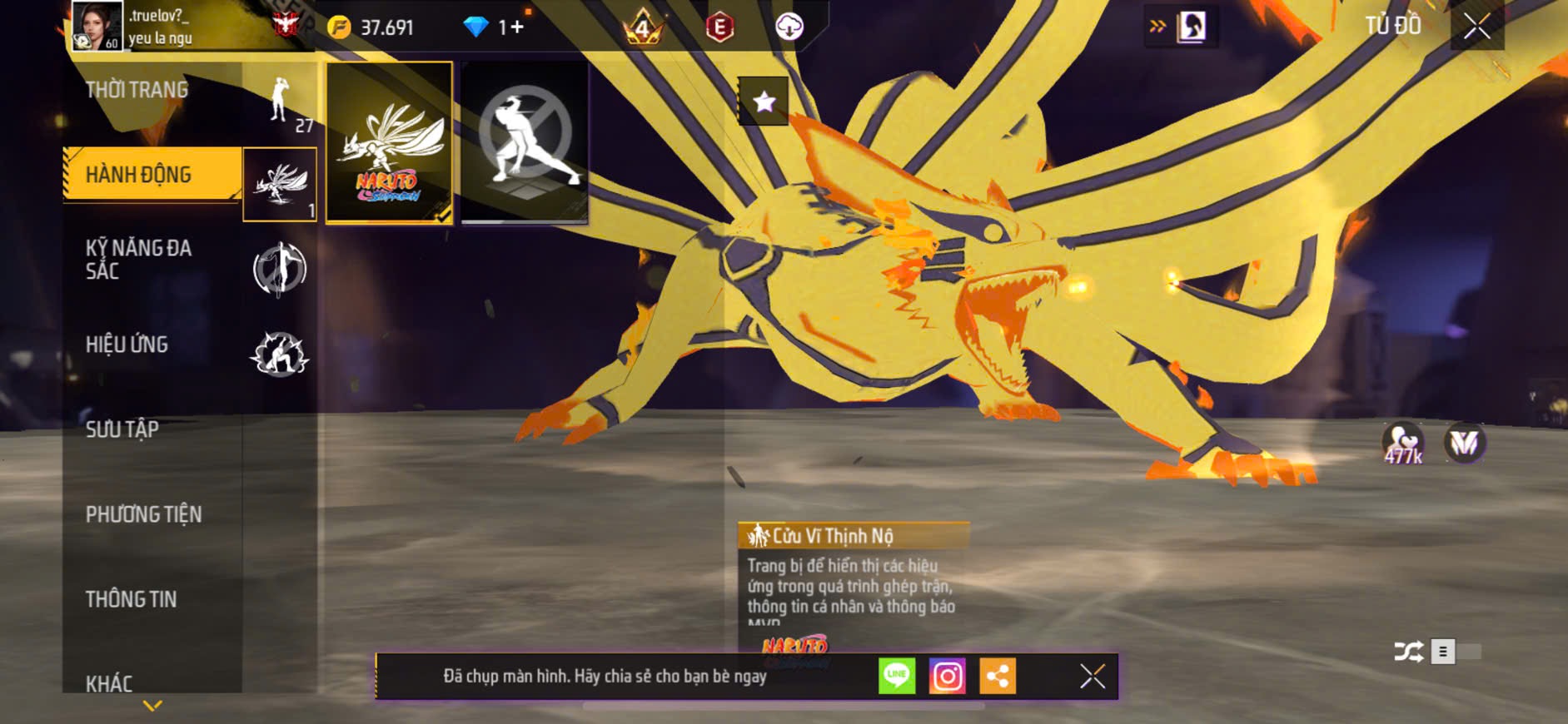Open the Hiệu Ứng category

pyautogui.click(x=127, y=345)
